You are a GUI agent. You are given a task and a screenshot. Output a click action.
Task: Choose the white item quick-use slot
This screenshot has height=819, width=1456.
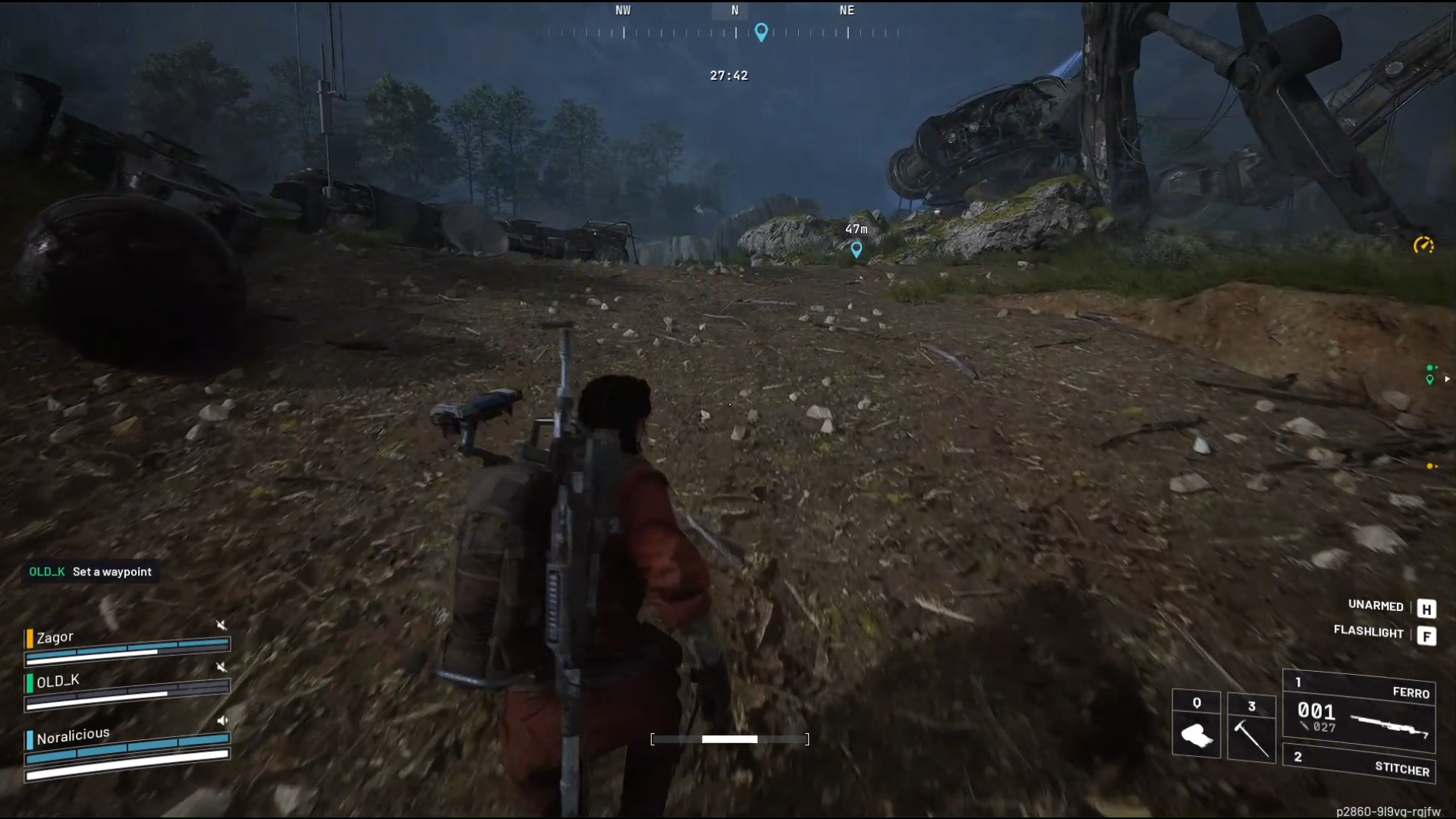1196,727
